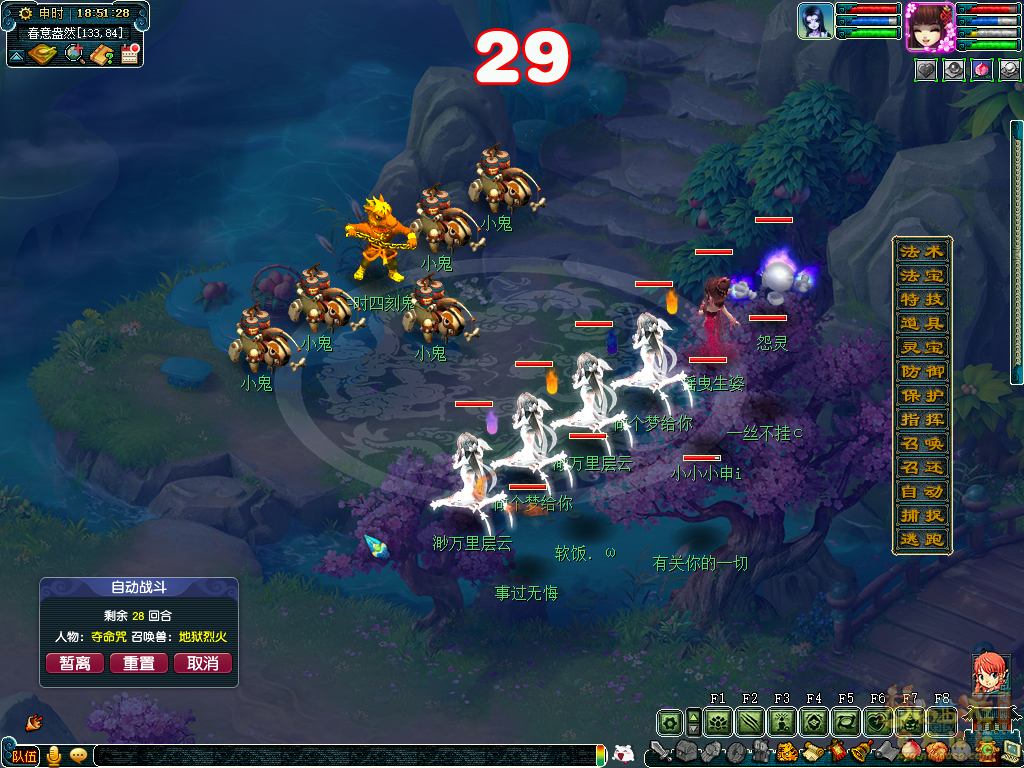
Task: Choose the 防御 defend command
Action: pos(921,371)
